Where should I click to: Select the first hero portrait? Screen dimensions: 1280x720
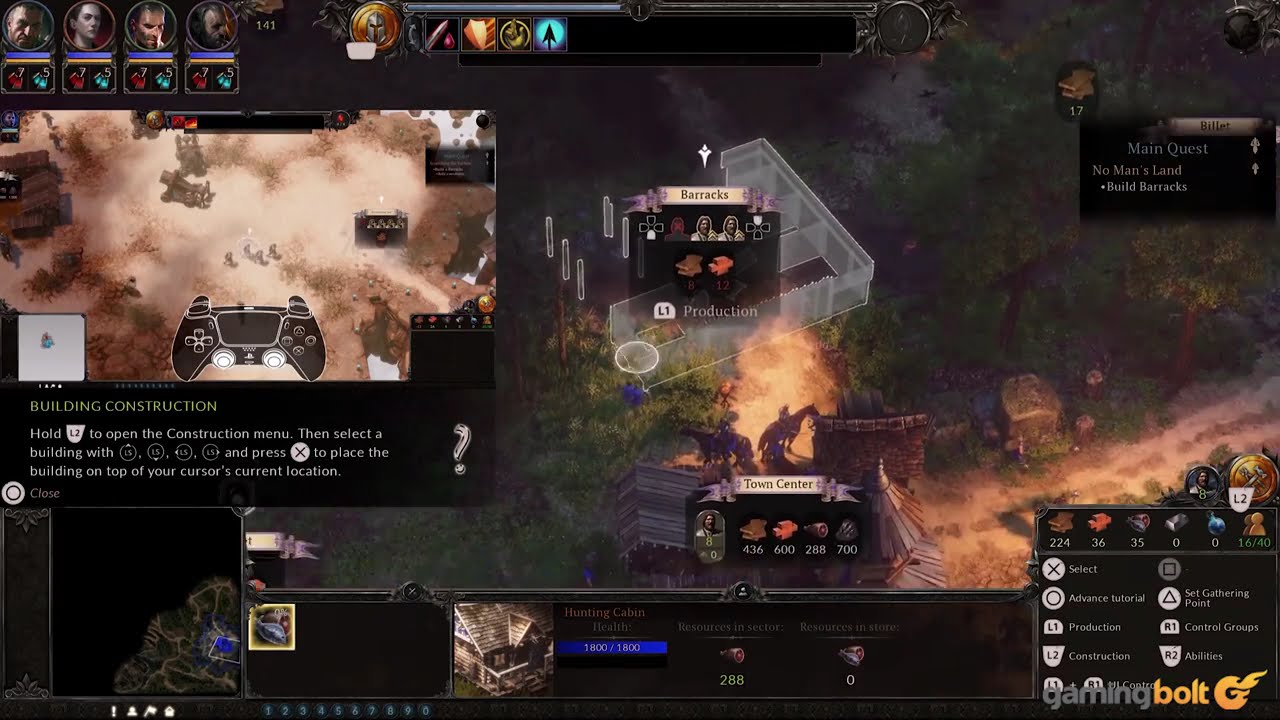tap(27, 26)
